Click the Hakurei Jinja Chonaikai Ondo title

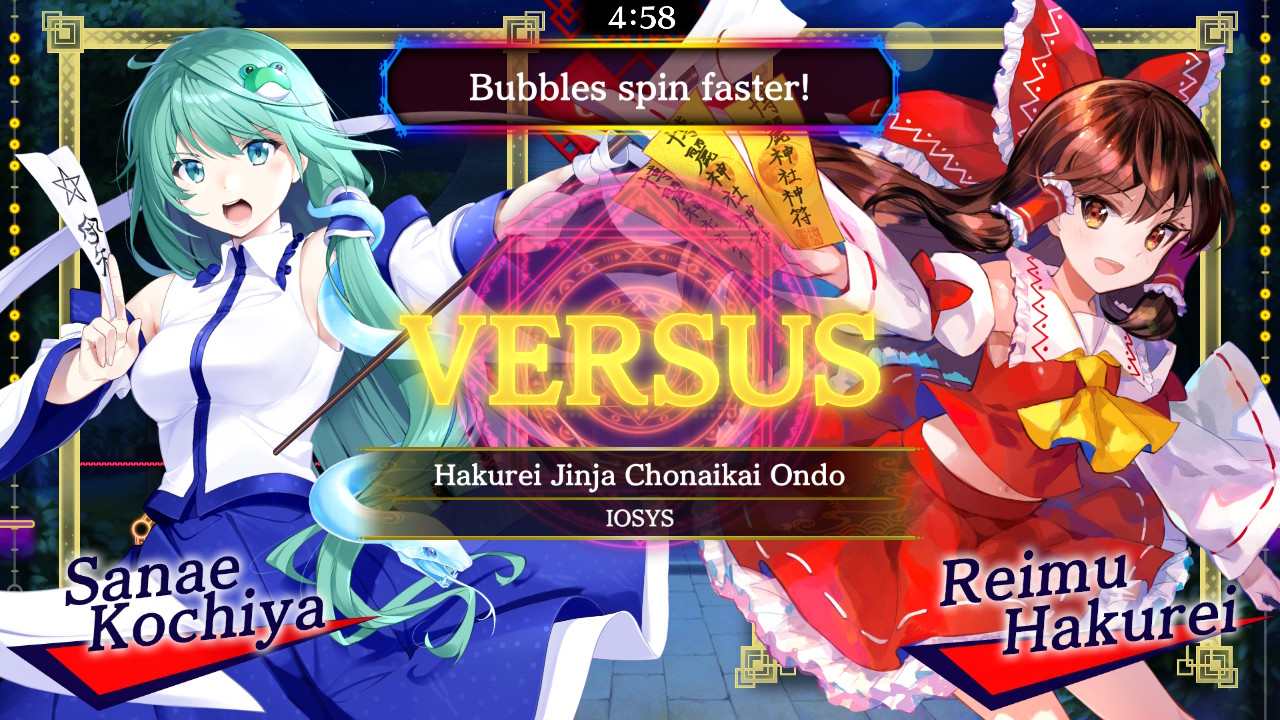click(640, 477)
